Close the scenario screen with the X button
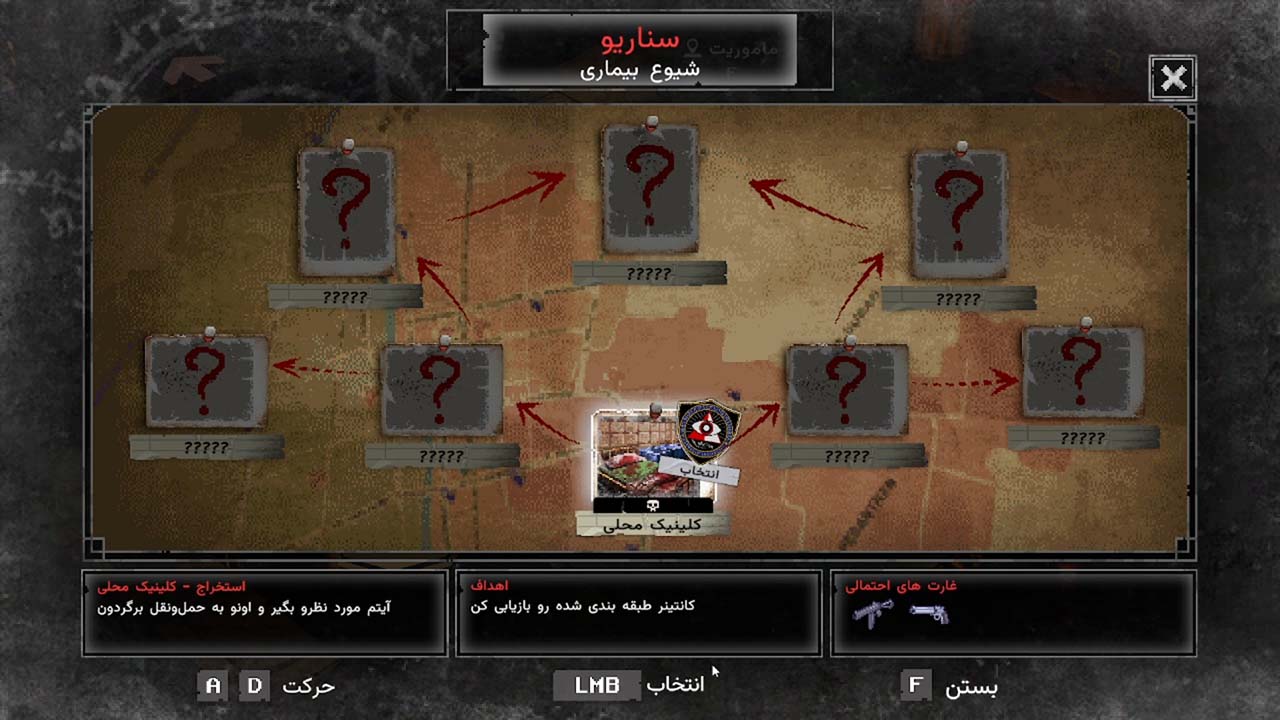 click(x=1174, y=78)
